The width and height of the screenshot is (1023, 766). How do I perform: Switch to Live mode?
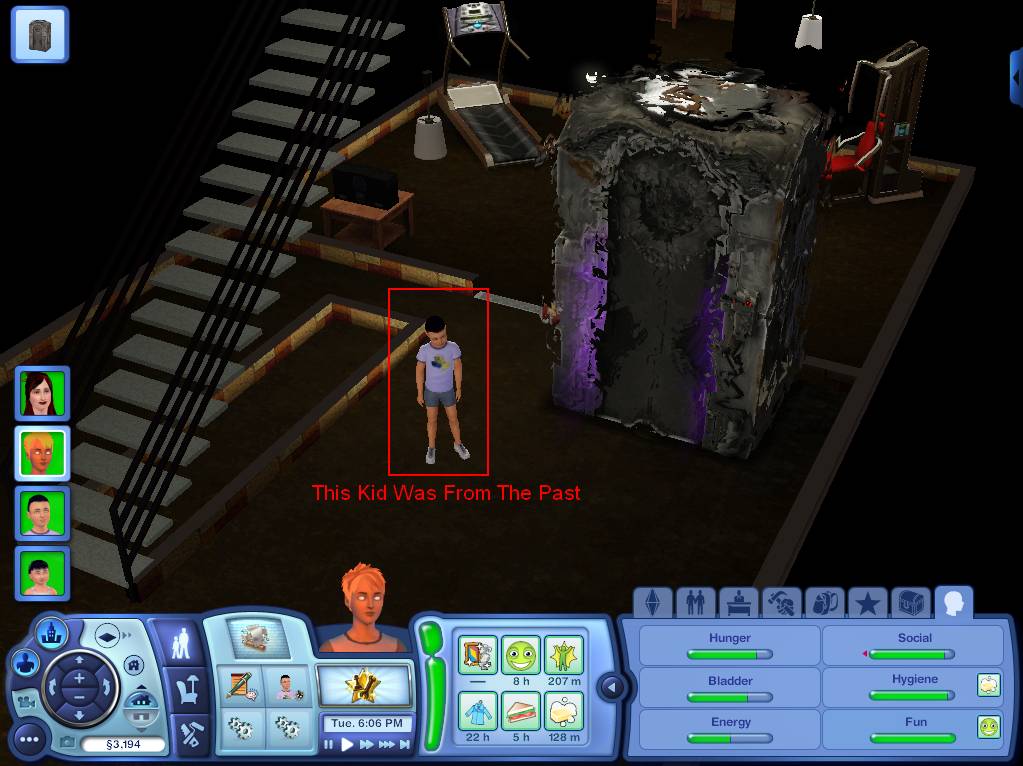(180, 644)
